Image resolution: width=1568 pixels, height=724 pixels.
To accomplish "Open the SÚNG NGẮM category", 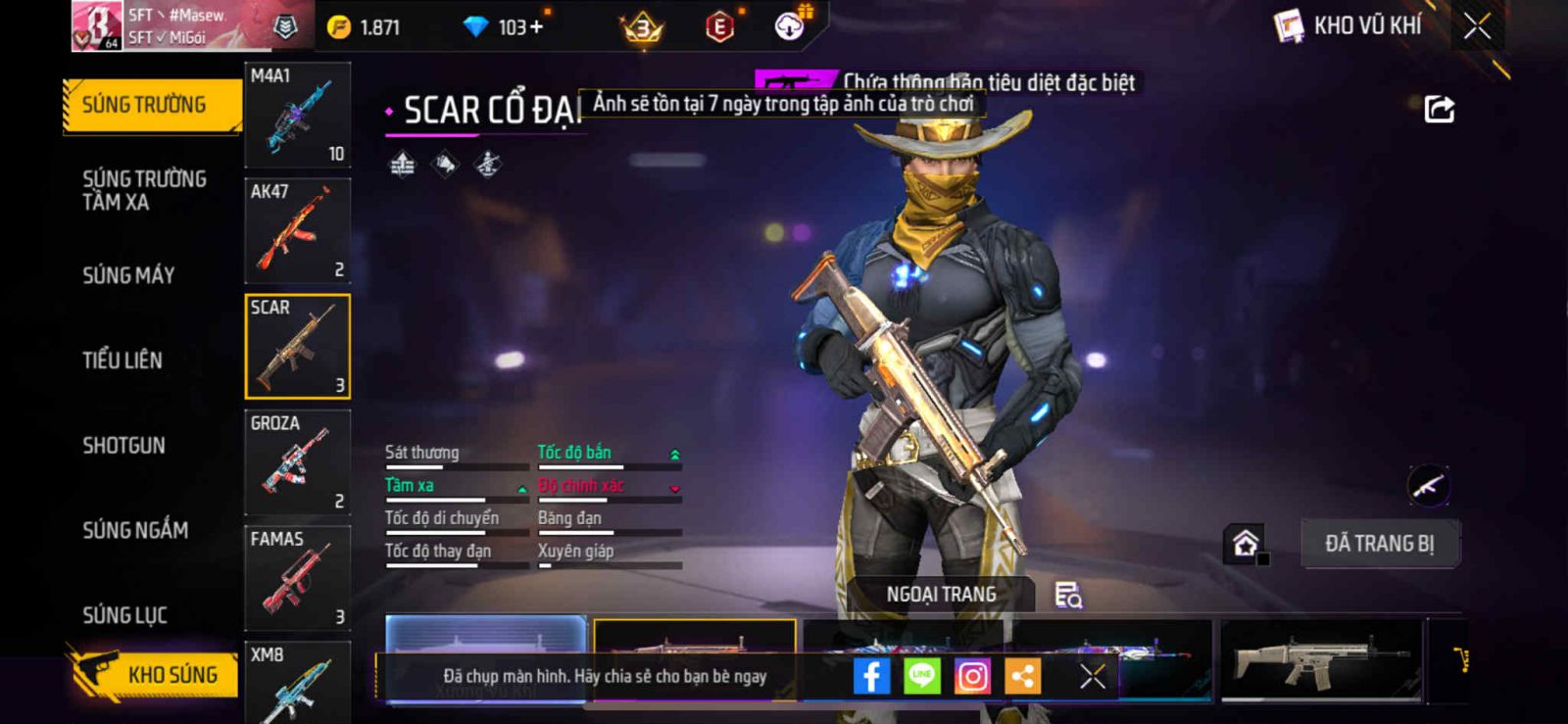I will point(135,530).
